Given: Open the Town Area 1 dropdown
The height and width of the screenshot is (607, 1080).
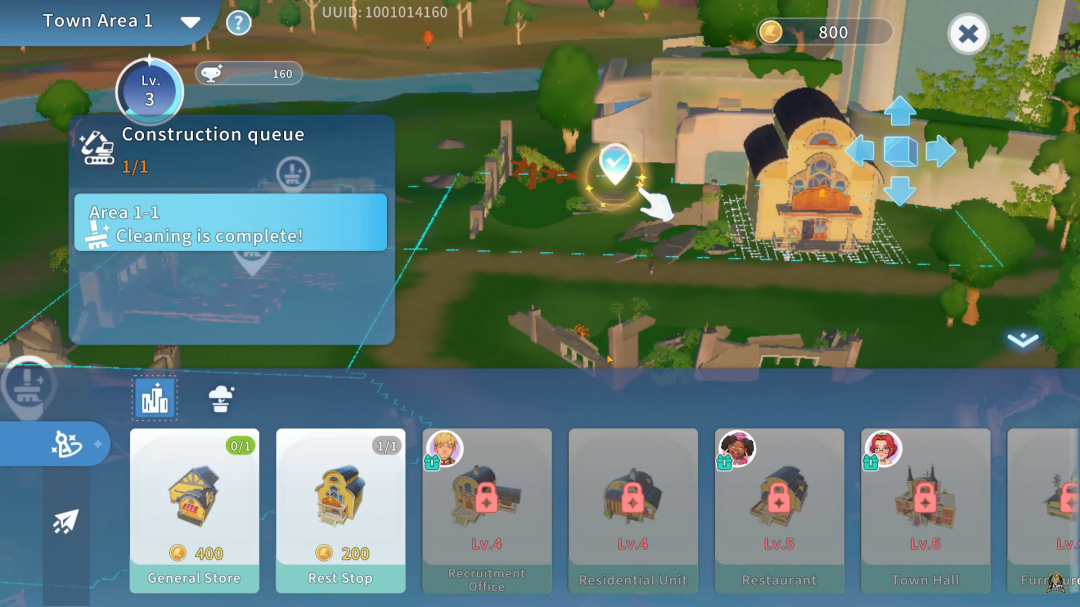Looking at the screenshot, I should coord(190,22).
